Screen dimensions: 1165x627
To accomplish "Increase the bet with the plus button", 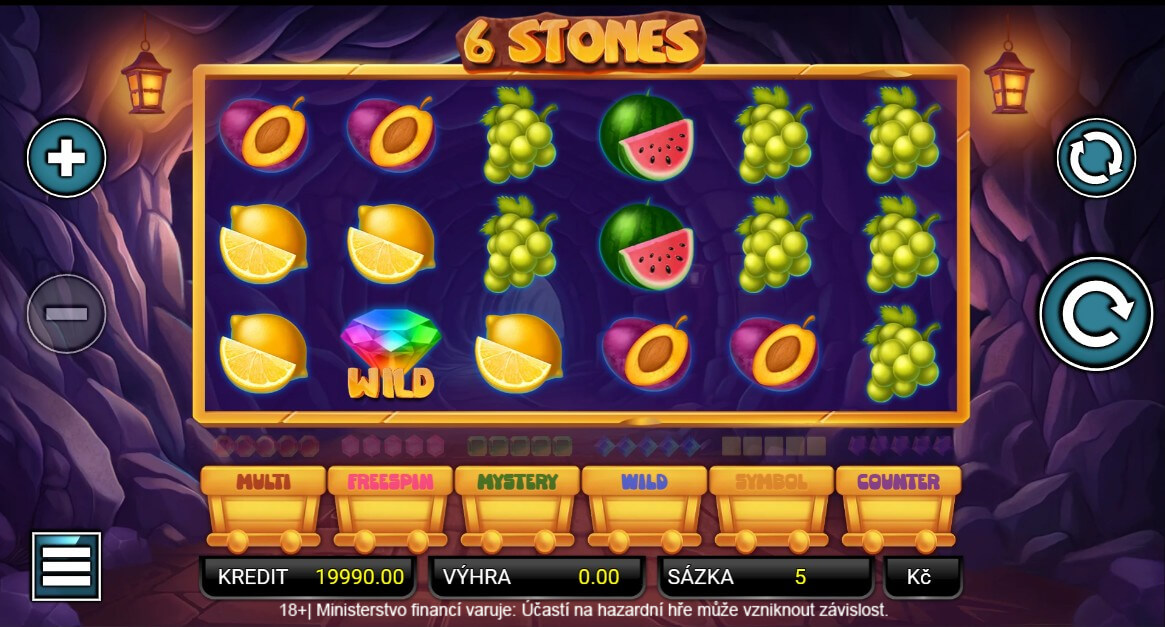I will click(x=66, y=158).
